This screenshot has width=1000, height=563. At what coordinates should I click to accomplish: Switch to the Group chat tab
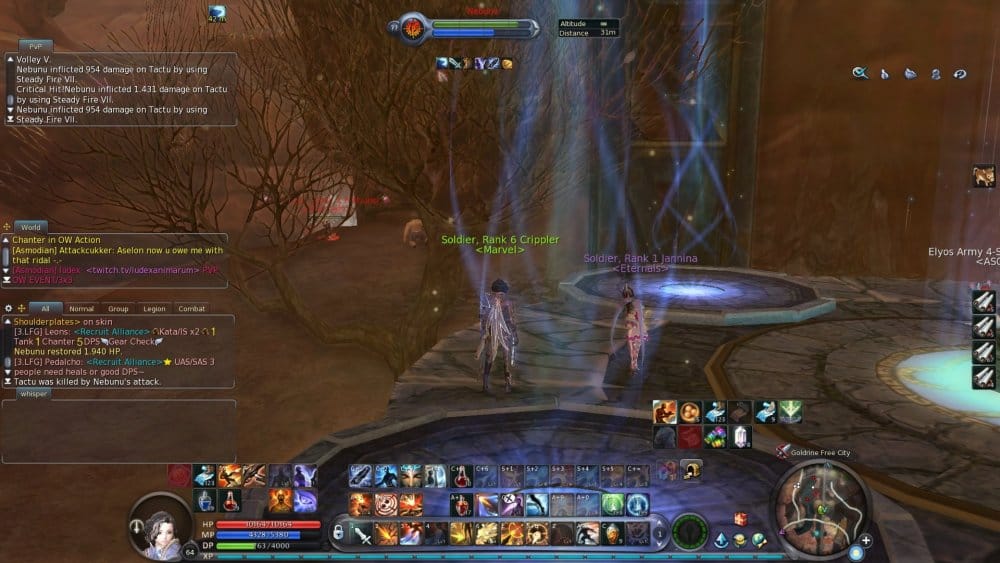point(118,309)
